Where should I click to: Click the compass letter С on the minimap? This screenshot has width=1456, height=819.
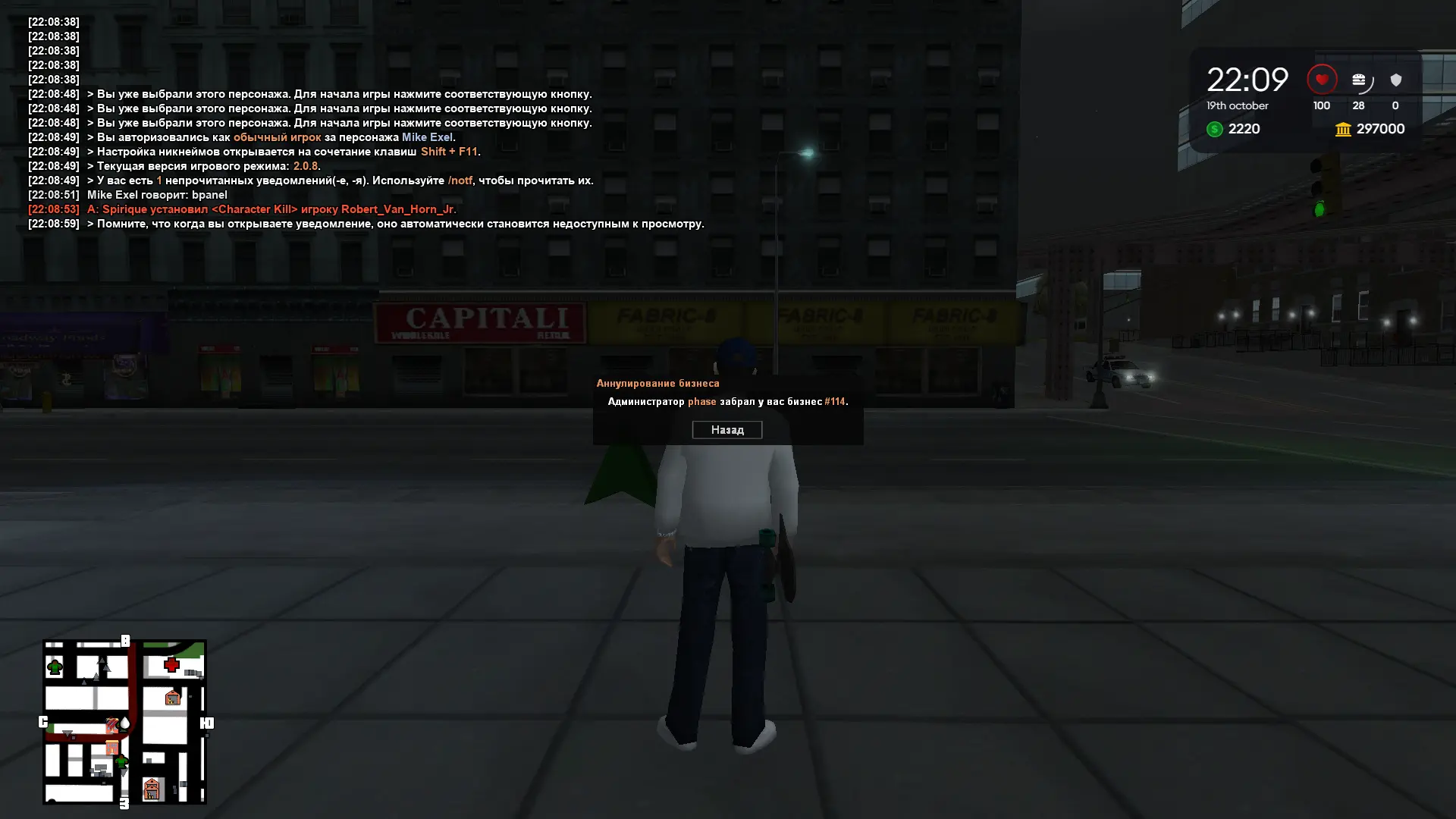(43, 722)
